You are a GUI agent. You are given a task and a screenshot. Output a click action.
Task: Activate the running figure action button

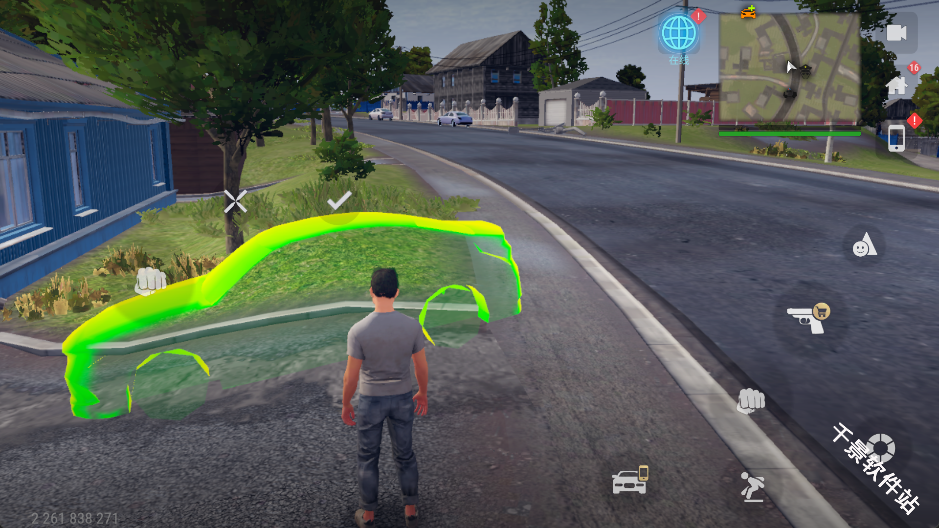(x=750, y=487)
